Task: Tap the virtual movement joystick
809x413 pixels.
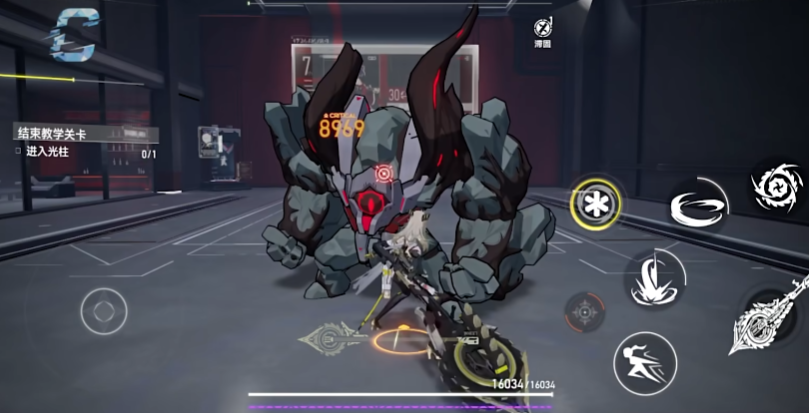Action: pyautogui.click(x=104, y=310)
